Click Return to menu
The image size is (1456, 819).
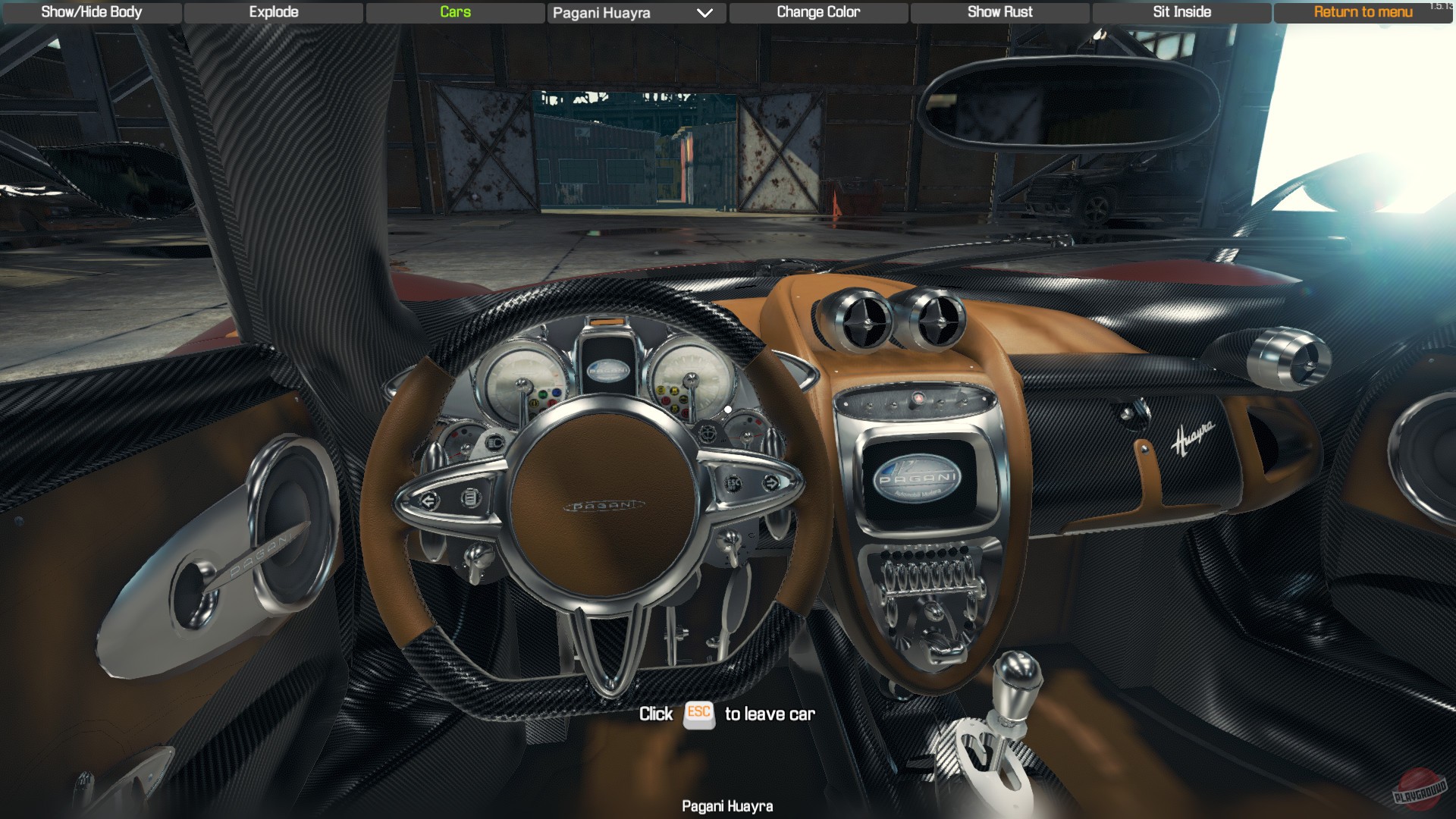coord(1360,12)
